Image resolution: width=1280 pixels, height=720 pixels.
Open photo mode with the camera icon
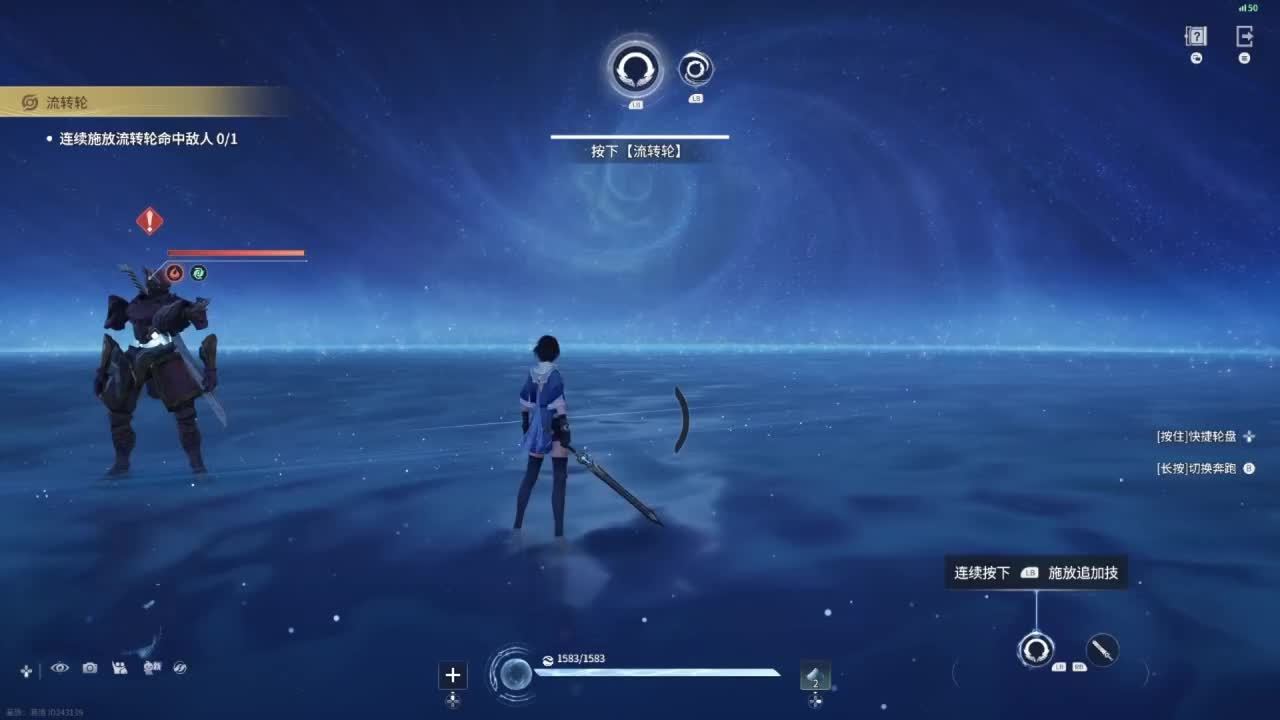click(90, 668)
